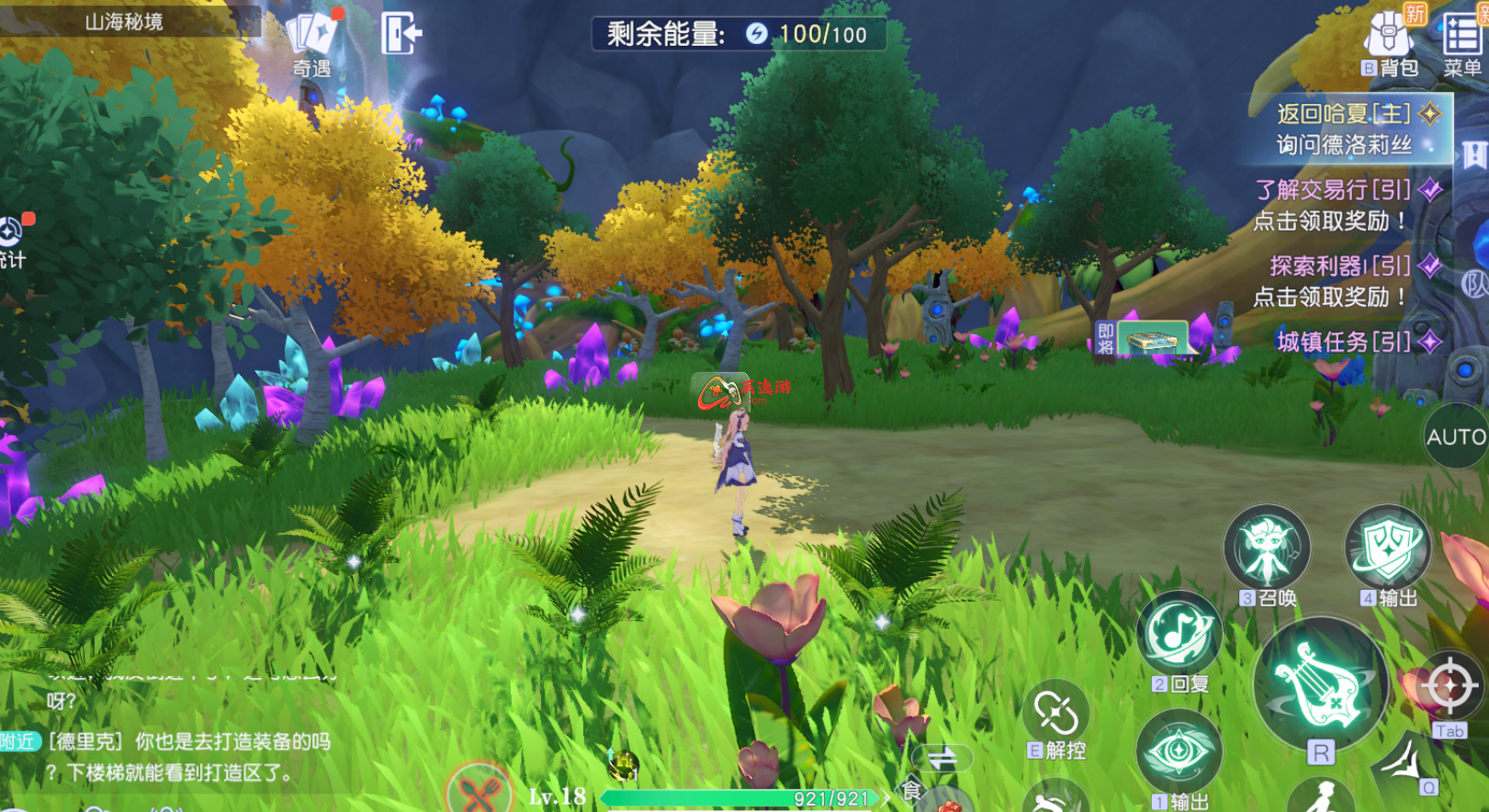The image size is (1489, 812).
Task: Open the 菜单 menu
Action: [1461, 42]
